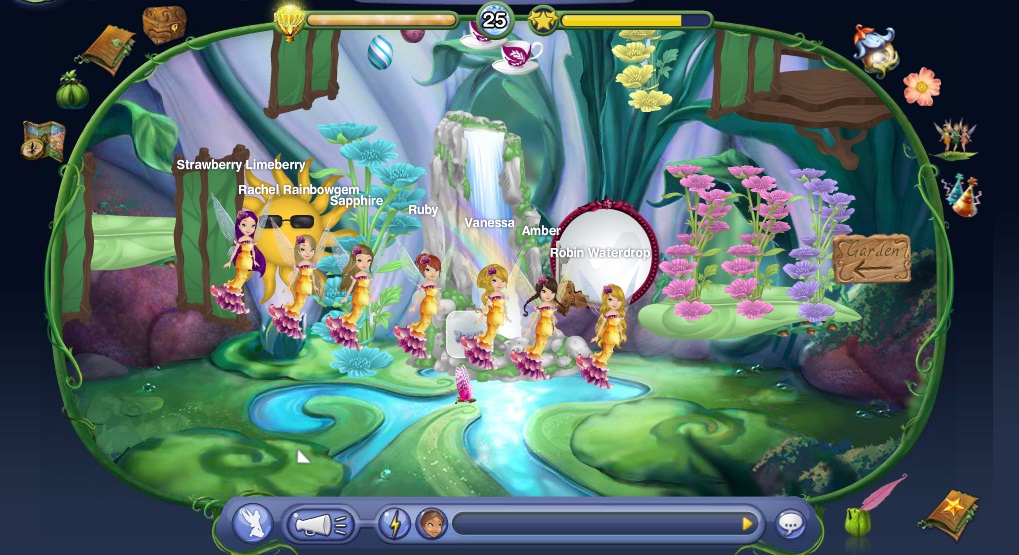Image resolution: width=1019 pixels, height=555 pixels.
Task: Open the fairy friends group icon
Action: coord(953,137)
